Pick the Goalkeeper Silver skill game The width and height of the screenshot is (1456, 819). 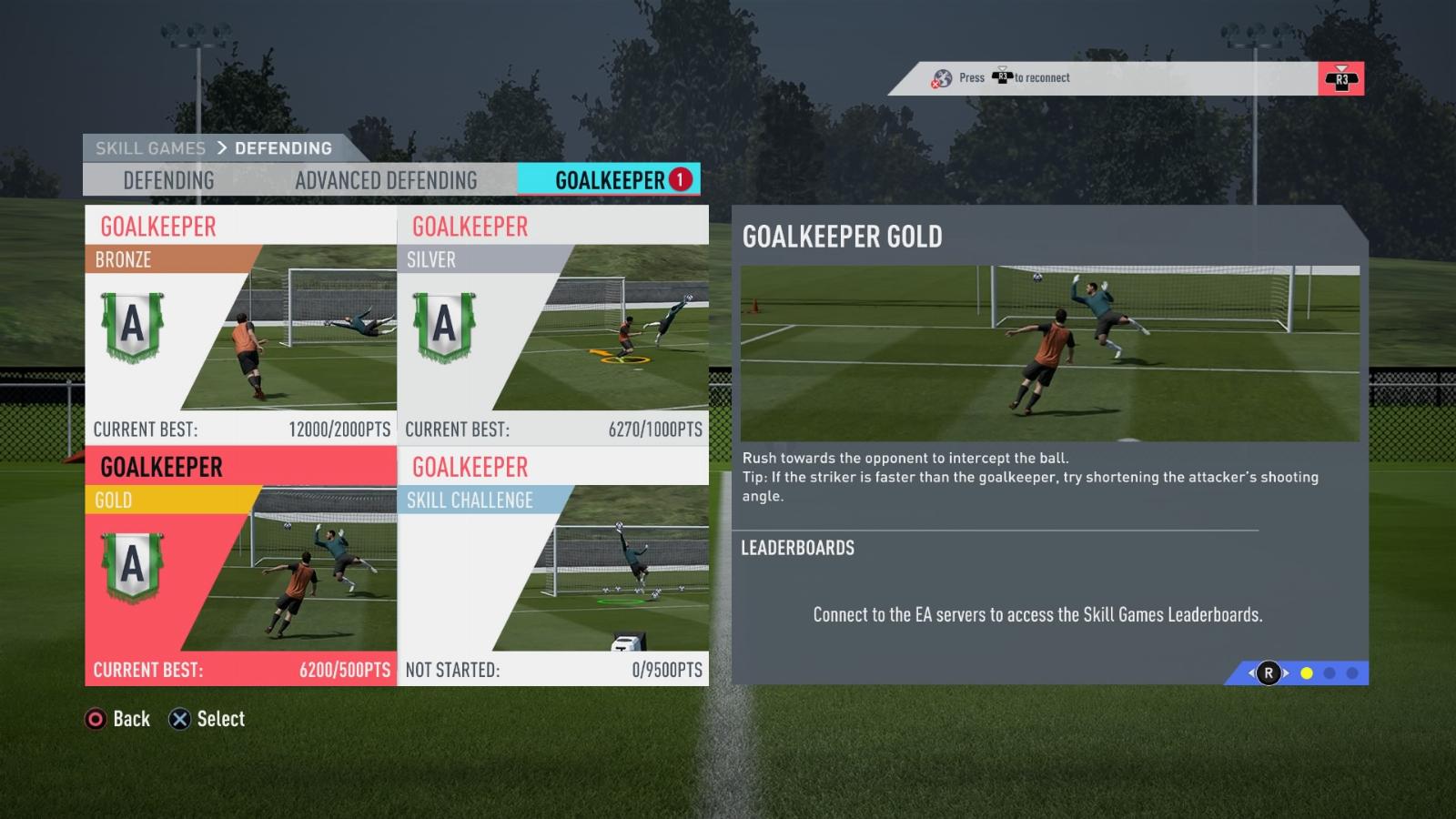click(x=553, y=325)
